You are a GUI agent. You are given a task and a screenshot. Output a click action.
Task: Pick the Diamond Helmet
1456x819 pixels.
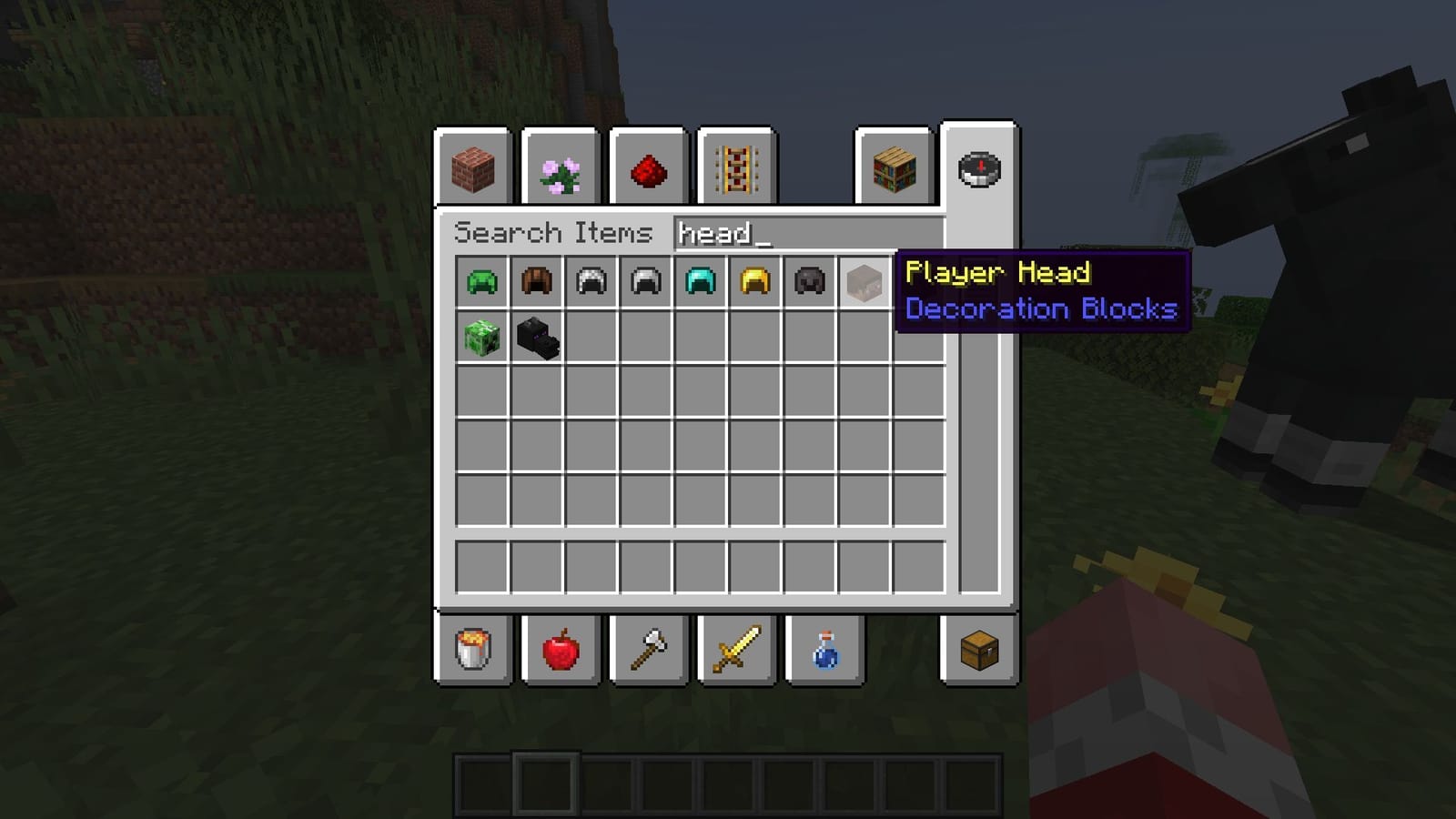702,282
